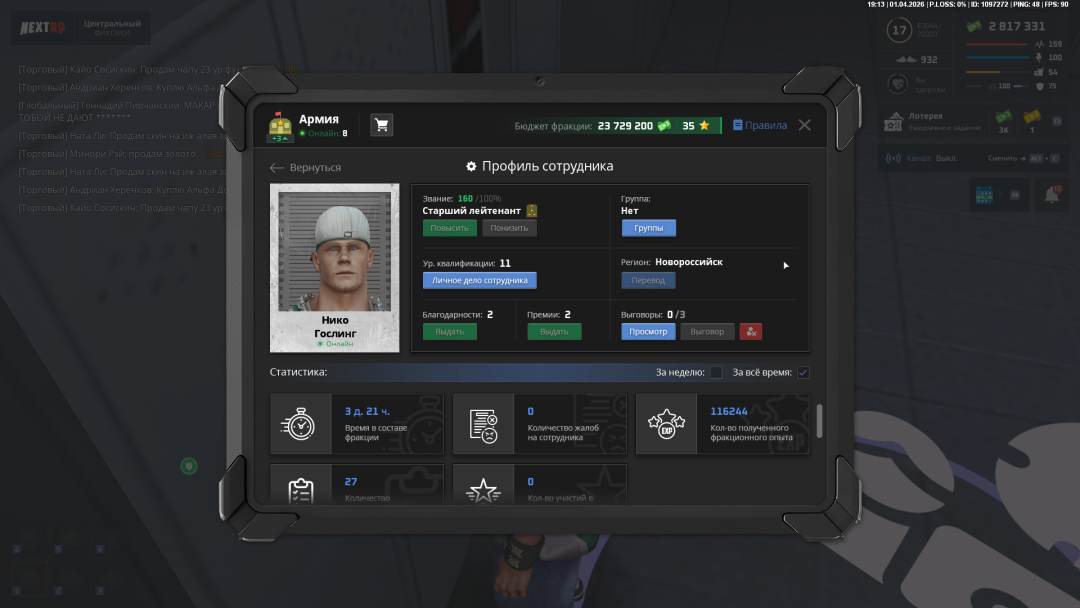Click the Перевод transfer button
The image size is (1080, 608).
coord(648,280)
